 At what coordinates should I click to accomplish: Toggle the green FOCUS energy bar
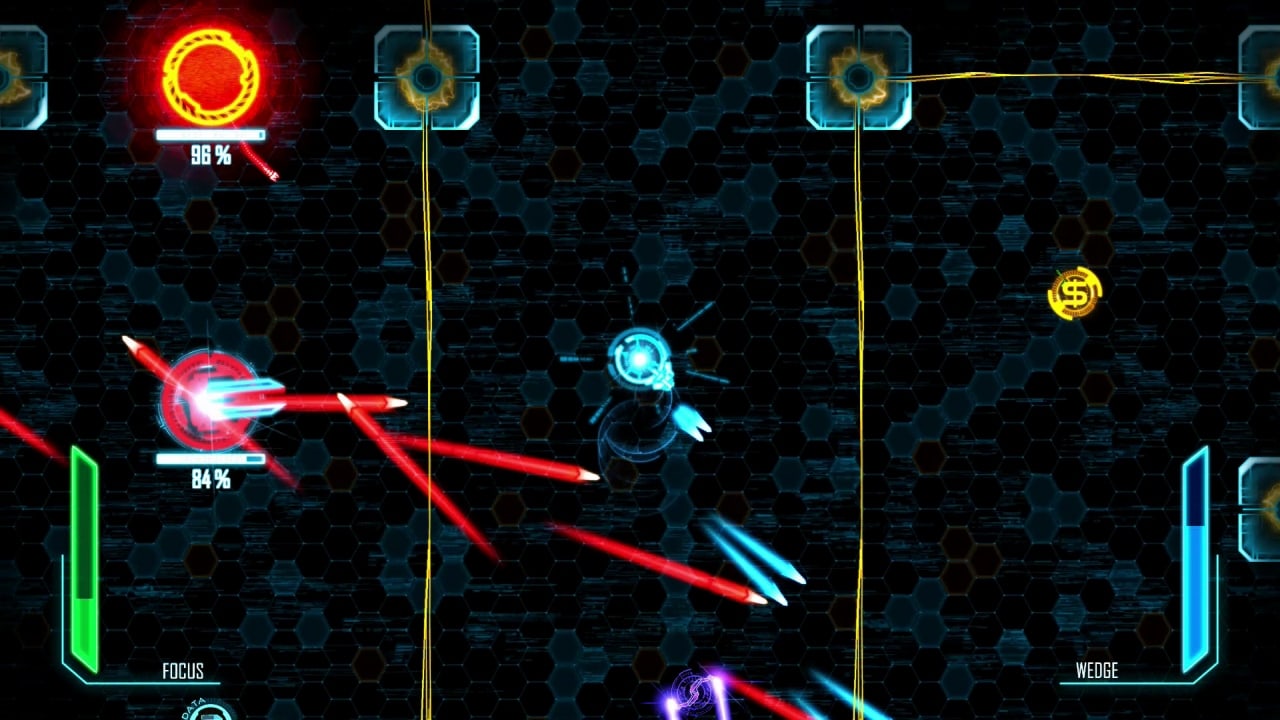coord(83,550)
